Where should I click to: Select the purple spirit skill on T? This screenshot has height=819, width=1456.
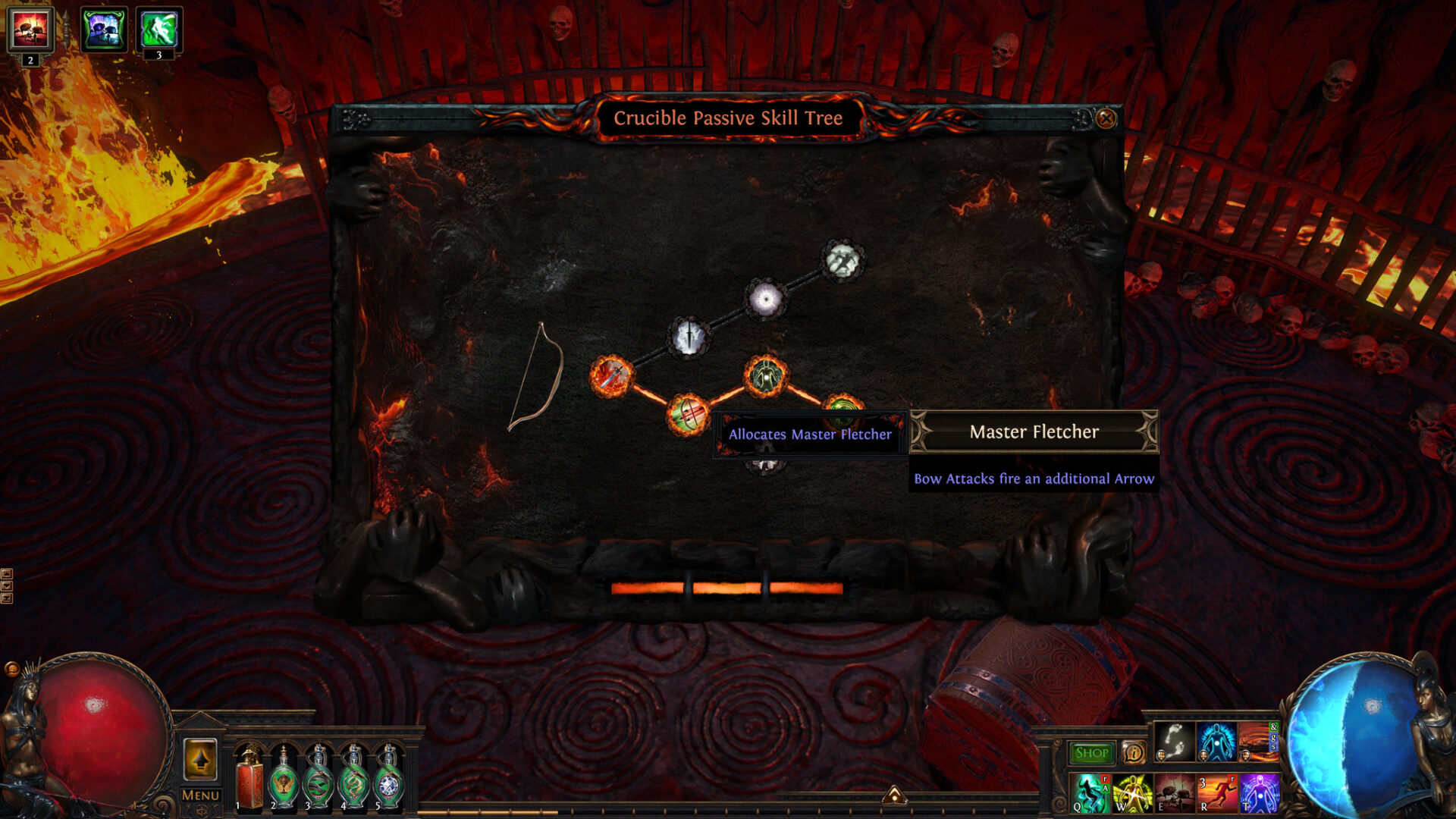1260,794
